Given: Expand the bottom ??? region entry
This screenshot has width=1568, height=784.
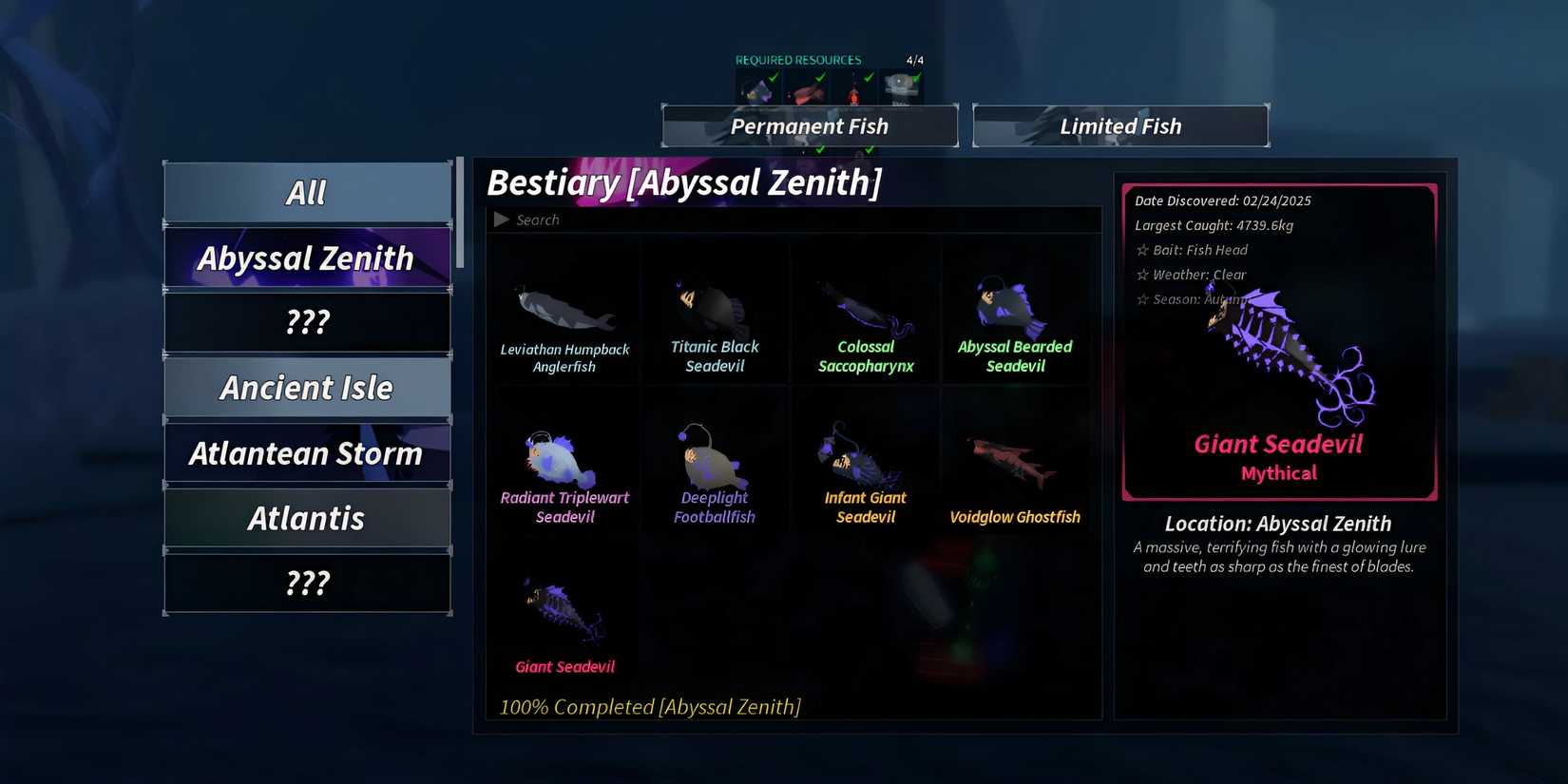Looking at the screenshot, I should click(307, 583).
